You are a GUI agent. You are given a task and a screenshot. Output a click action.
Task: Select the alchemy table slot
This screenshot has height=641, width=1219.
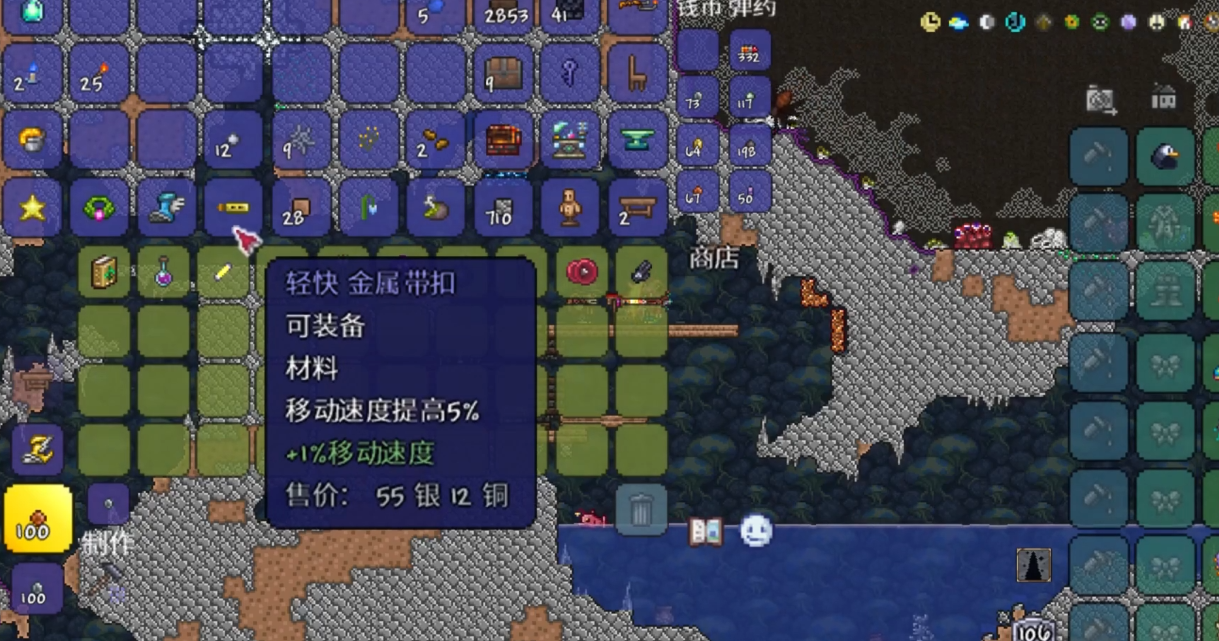(570, 140)
